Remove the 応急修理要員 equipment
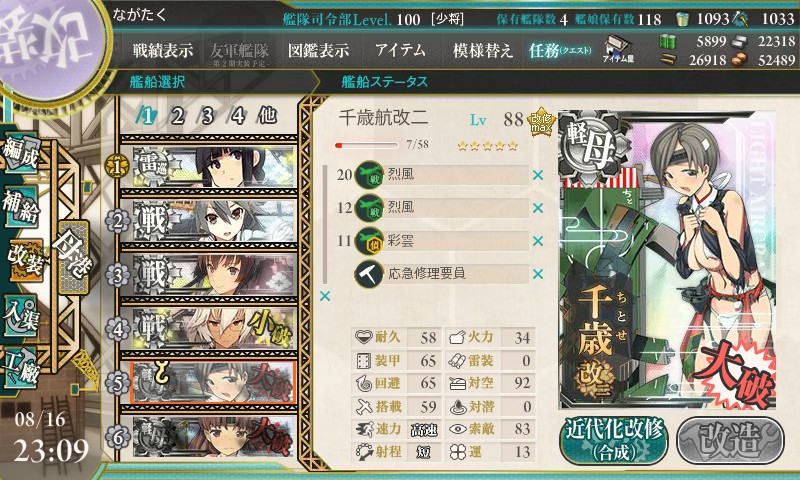 (x=537, y=273)
